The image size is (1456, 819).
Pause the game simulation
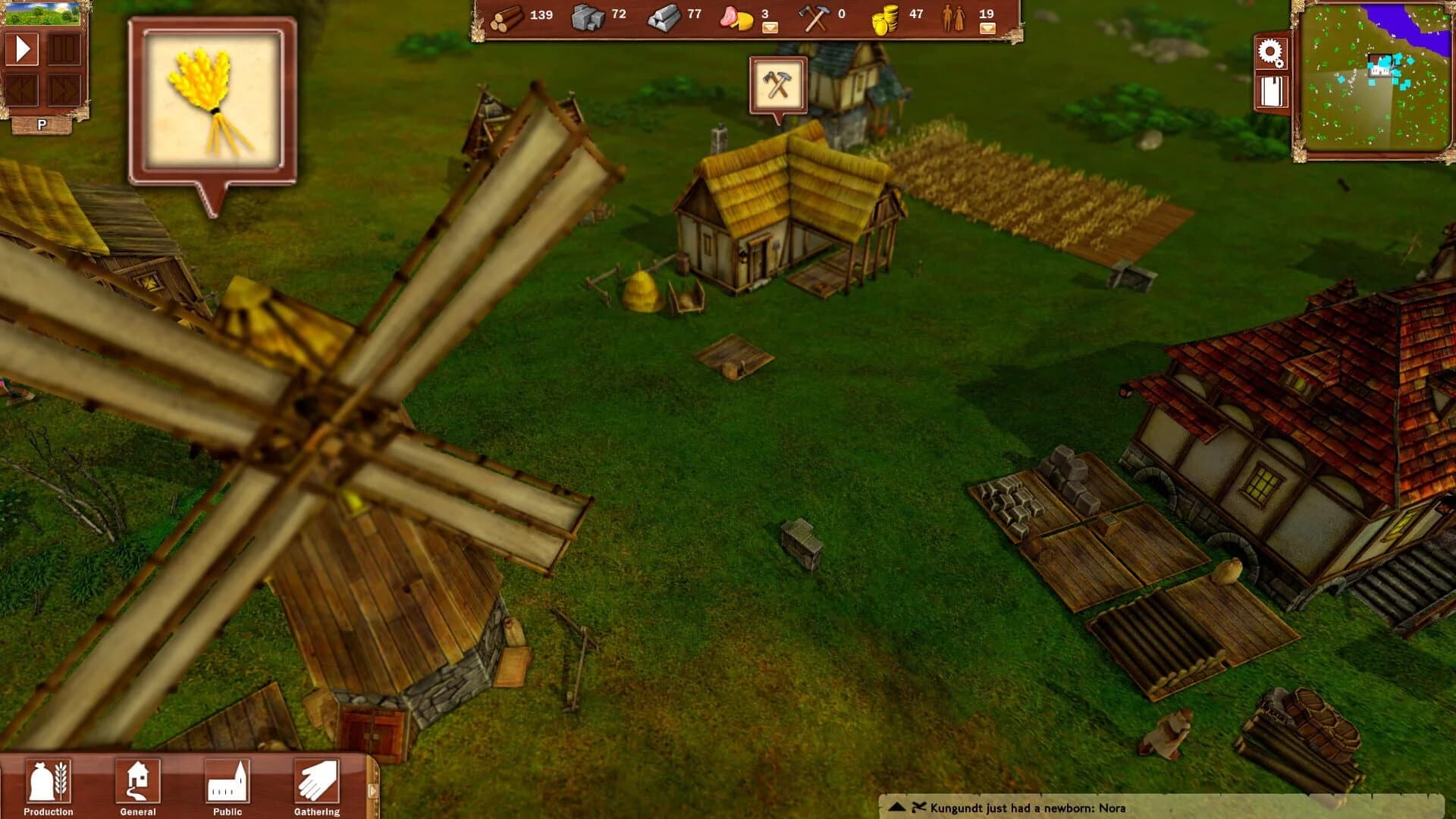(x=64, y=49)
